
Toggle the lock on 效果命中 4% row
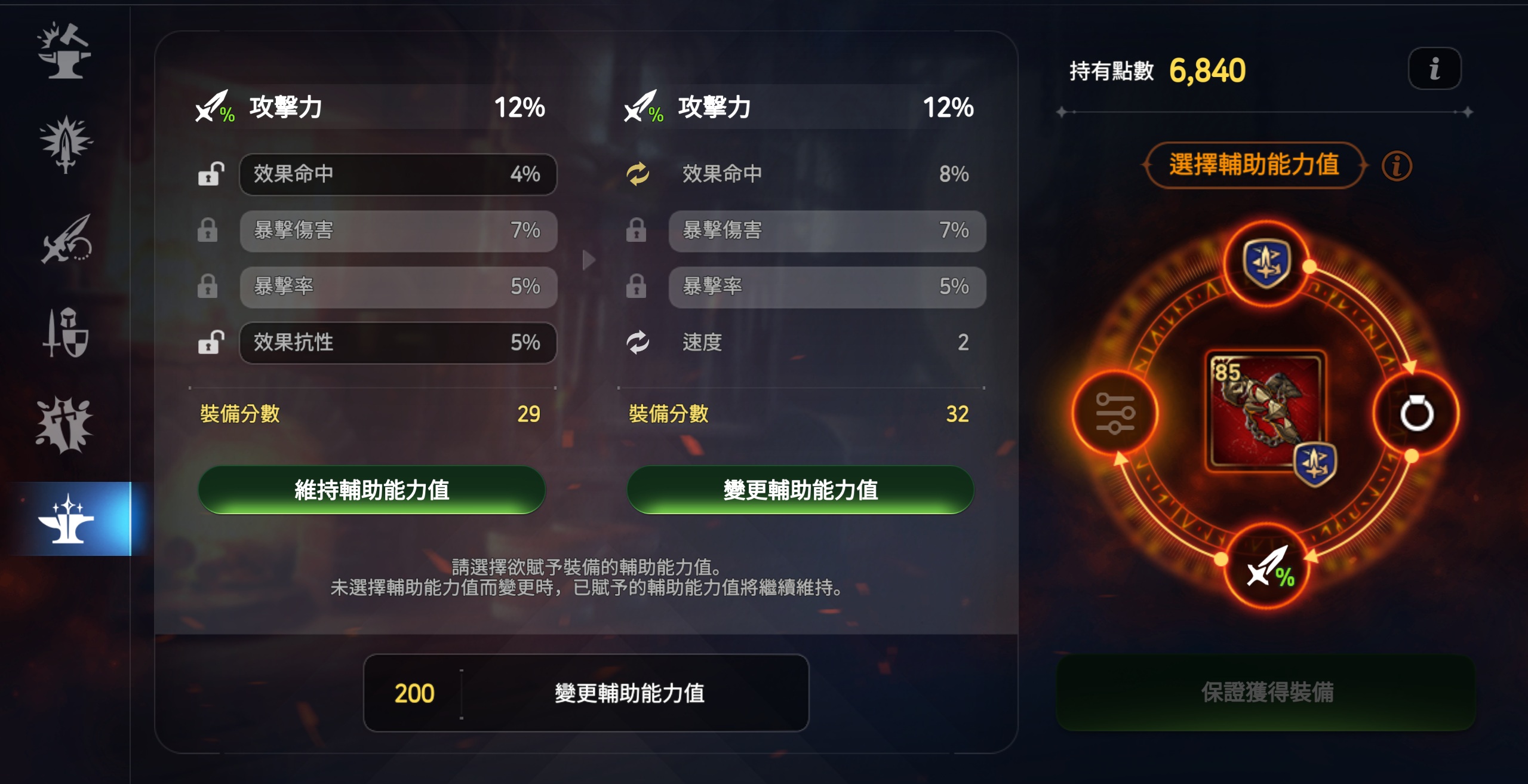210,174
